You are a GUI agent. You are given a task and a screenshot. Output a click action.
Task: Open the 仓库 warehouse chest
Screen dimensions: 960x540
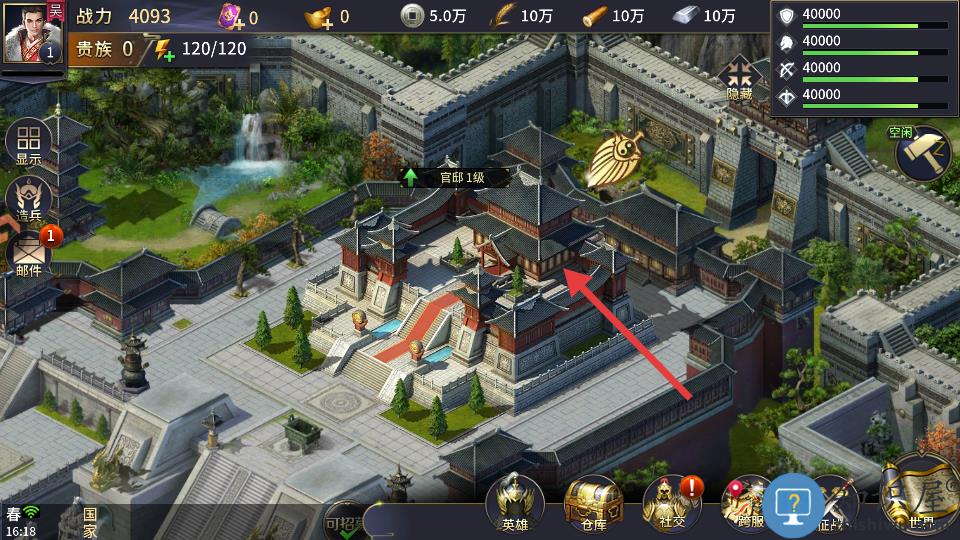tap(593, 503)
